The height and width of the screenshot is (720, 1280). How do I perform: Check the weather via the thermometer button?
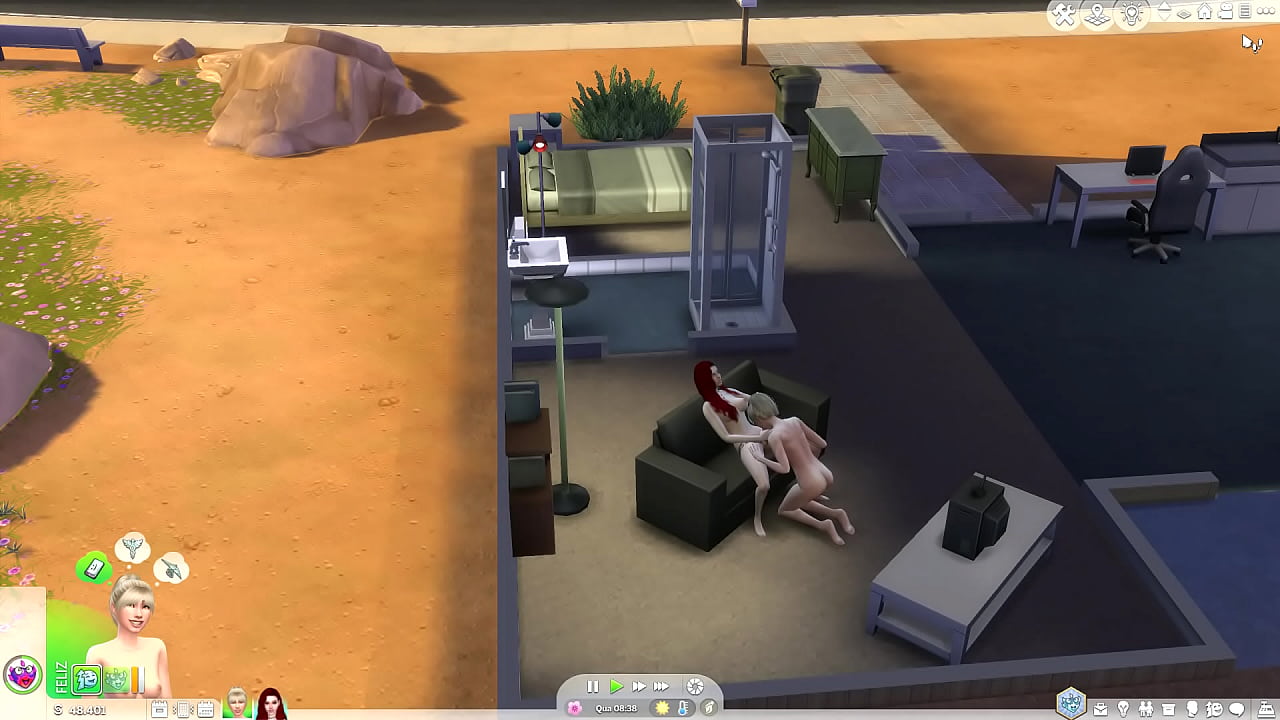click(683, 709)
